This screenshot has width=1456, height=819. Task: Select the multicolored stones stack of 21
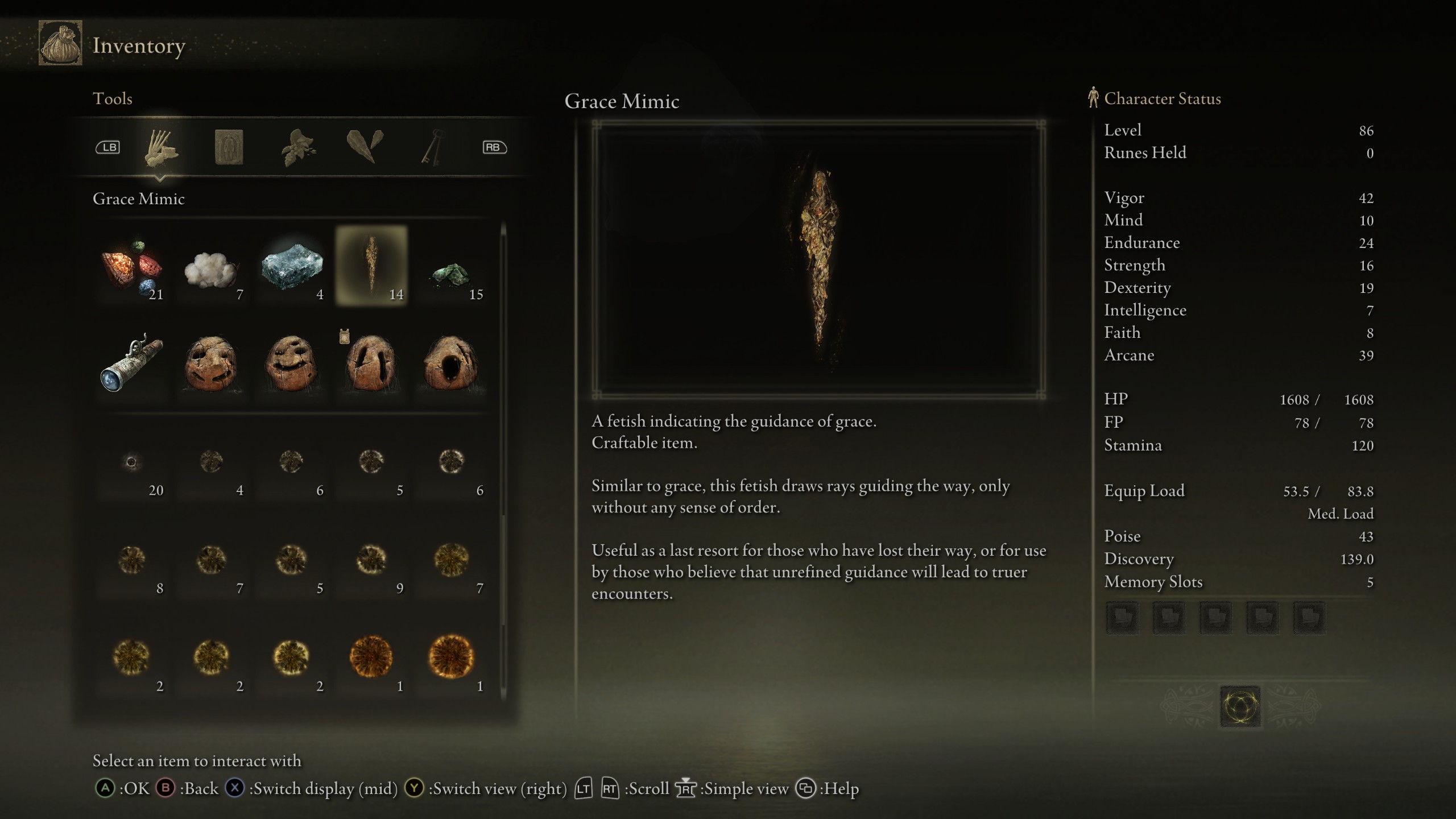tap(132, 266)
